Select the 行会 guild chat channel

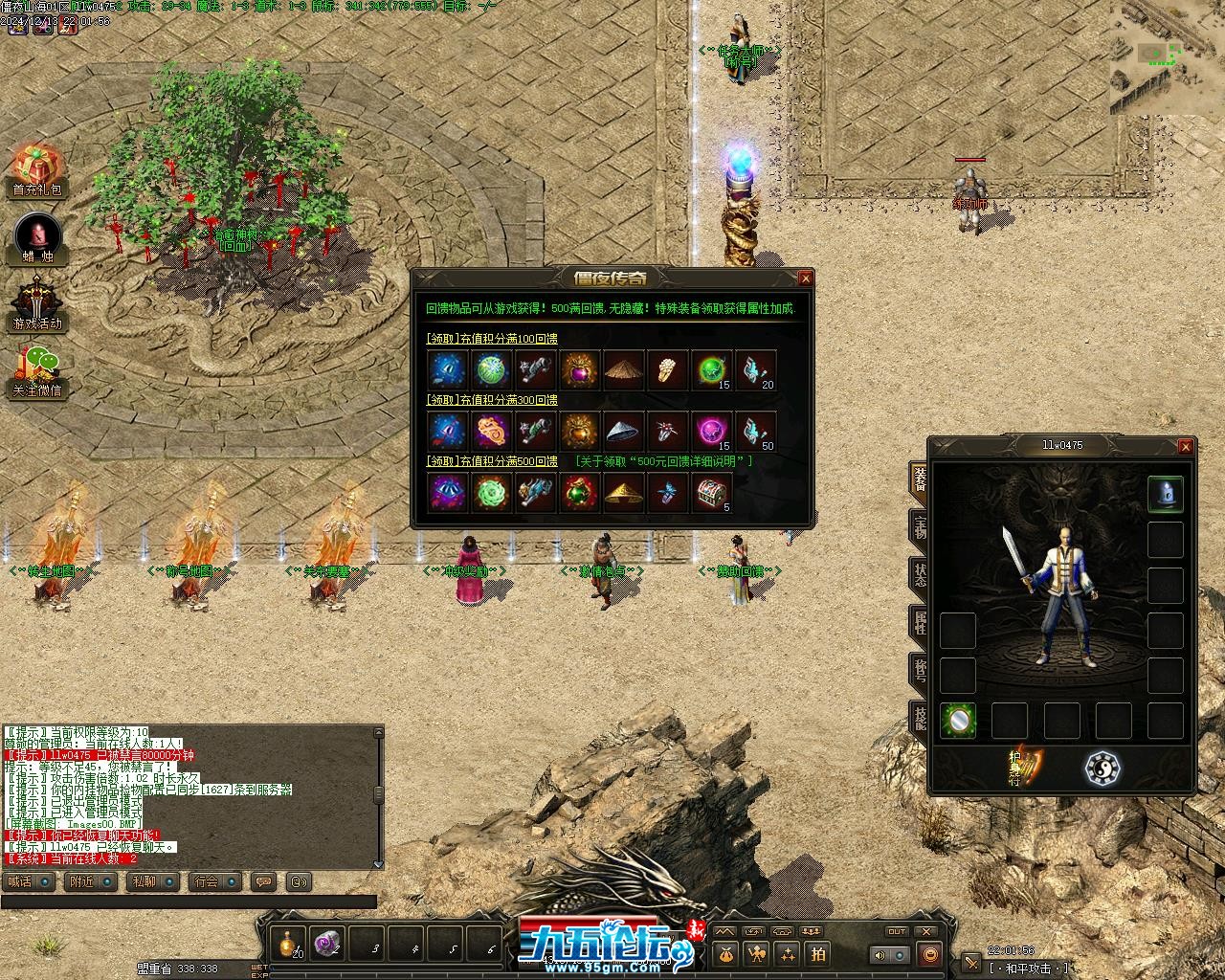[x=212, y=881]
